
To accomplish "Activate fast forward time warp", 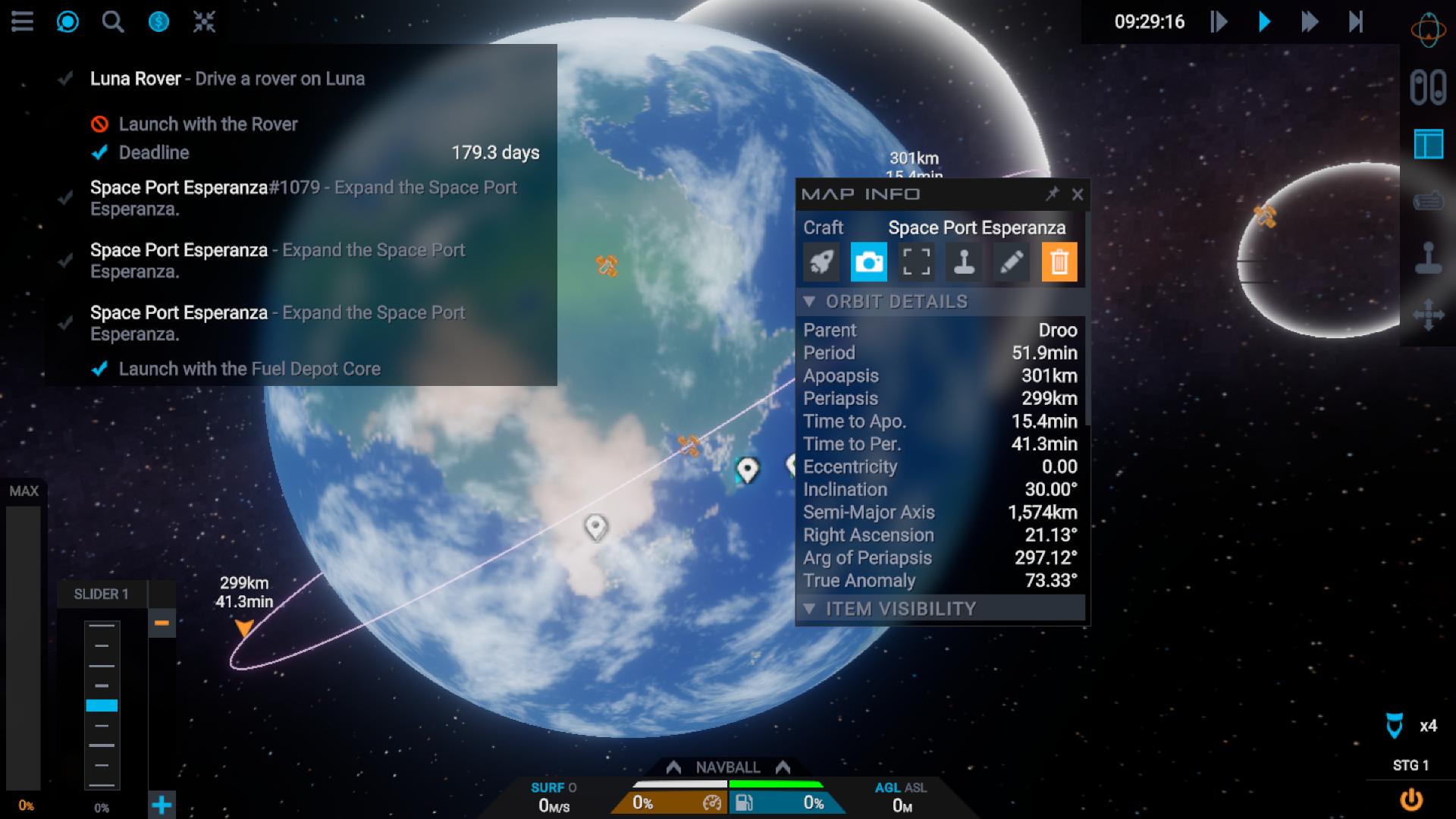I will coord(1310,21).
